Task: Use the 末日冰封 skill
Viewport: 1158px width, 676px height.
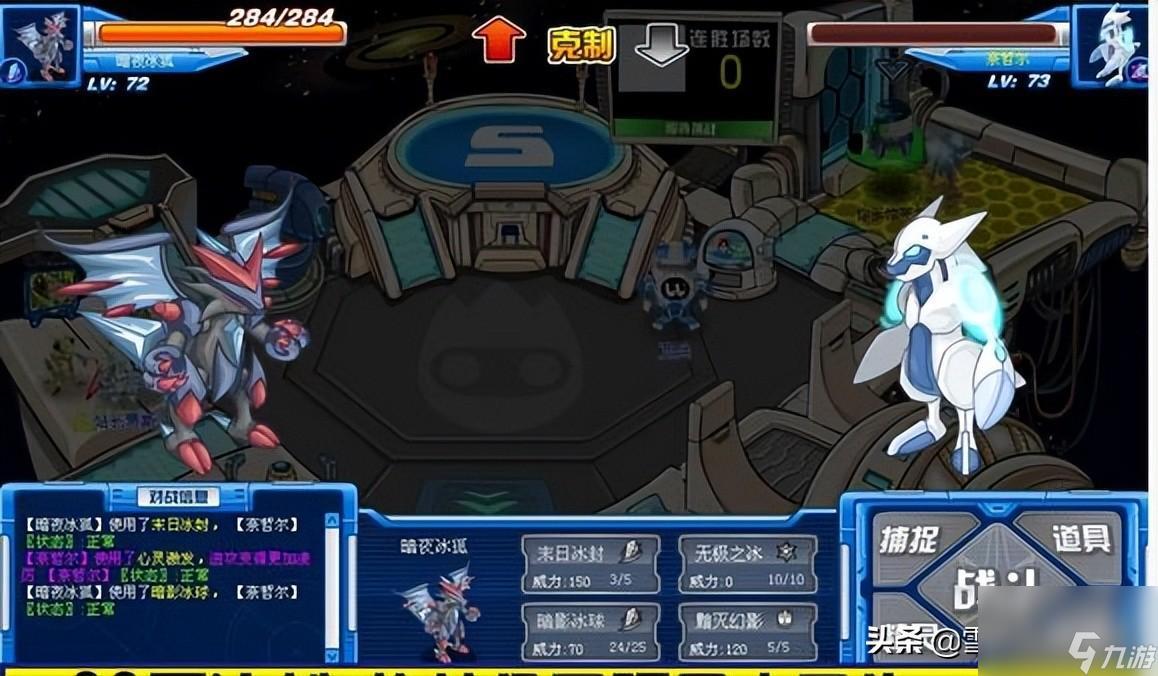Action: [x=590, y=564]
